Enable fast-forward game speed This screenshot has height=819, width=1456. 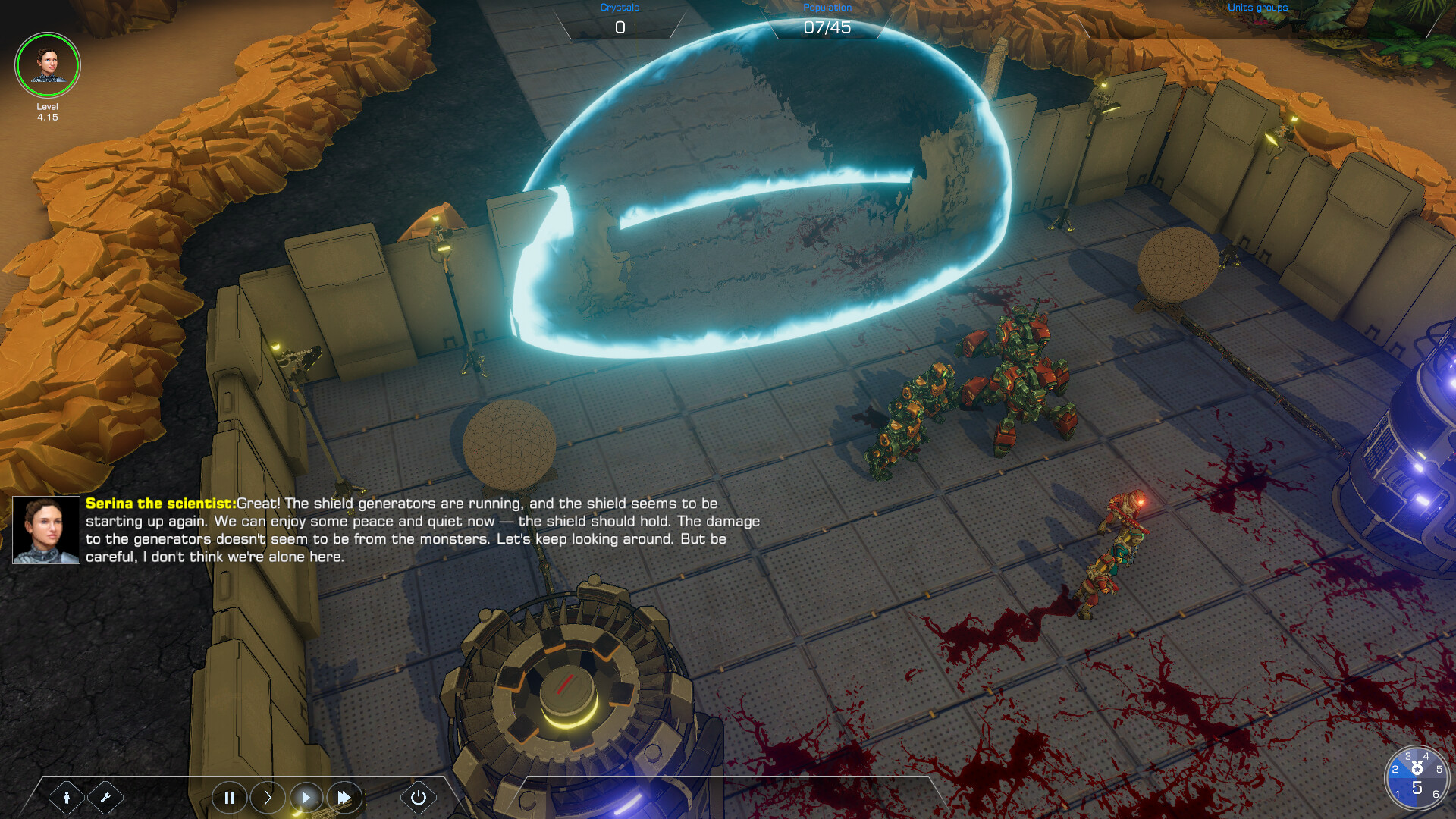coord(344,798)
